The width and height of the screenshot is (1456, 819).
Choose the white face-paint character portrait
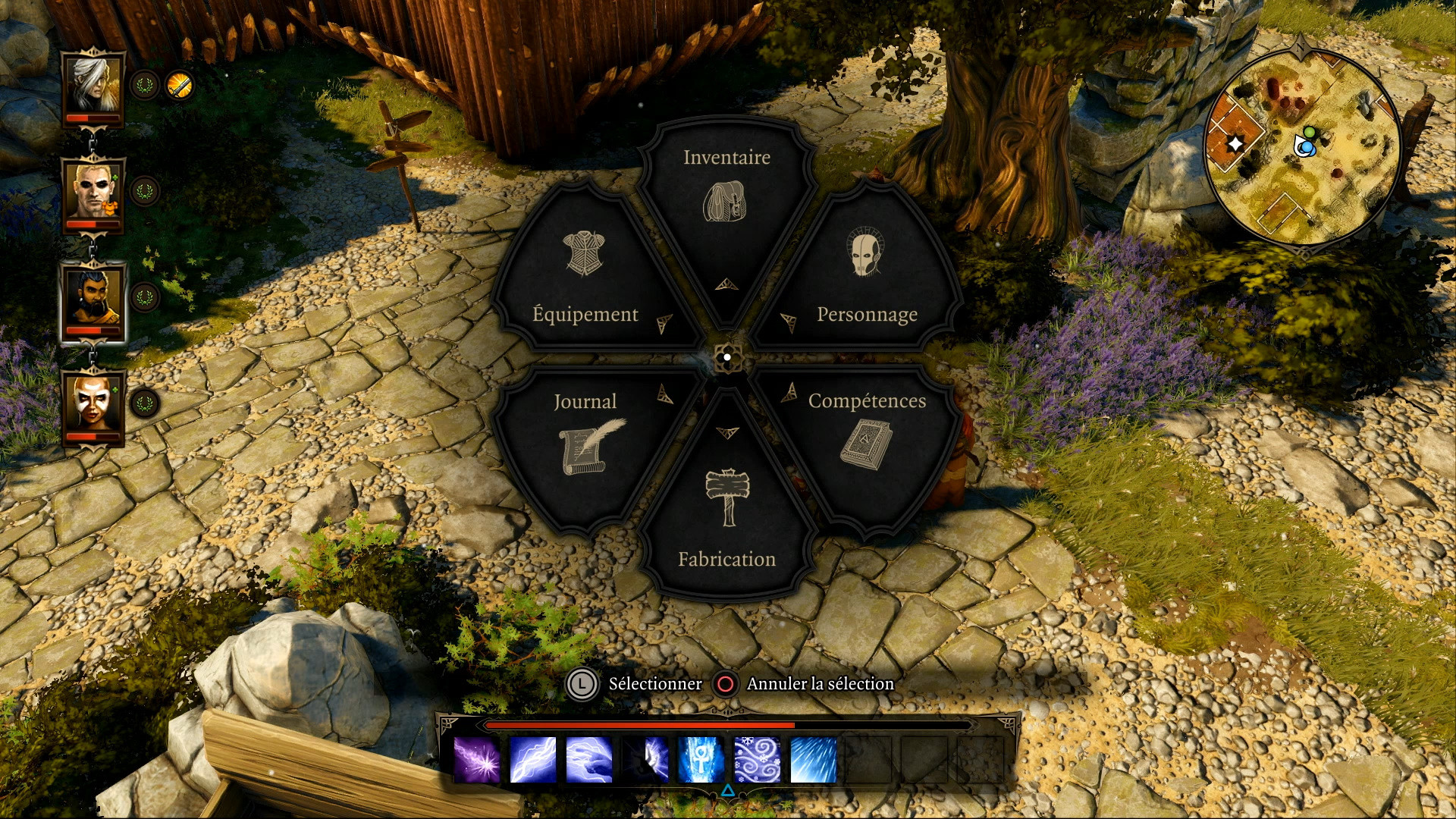93,406
